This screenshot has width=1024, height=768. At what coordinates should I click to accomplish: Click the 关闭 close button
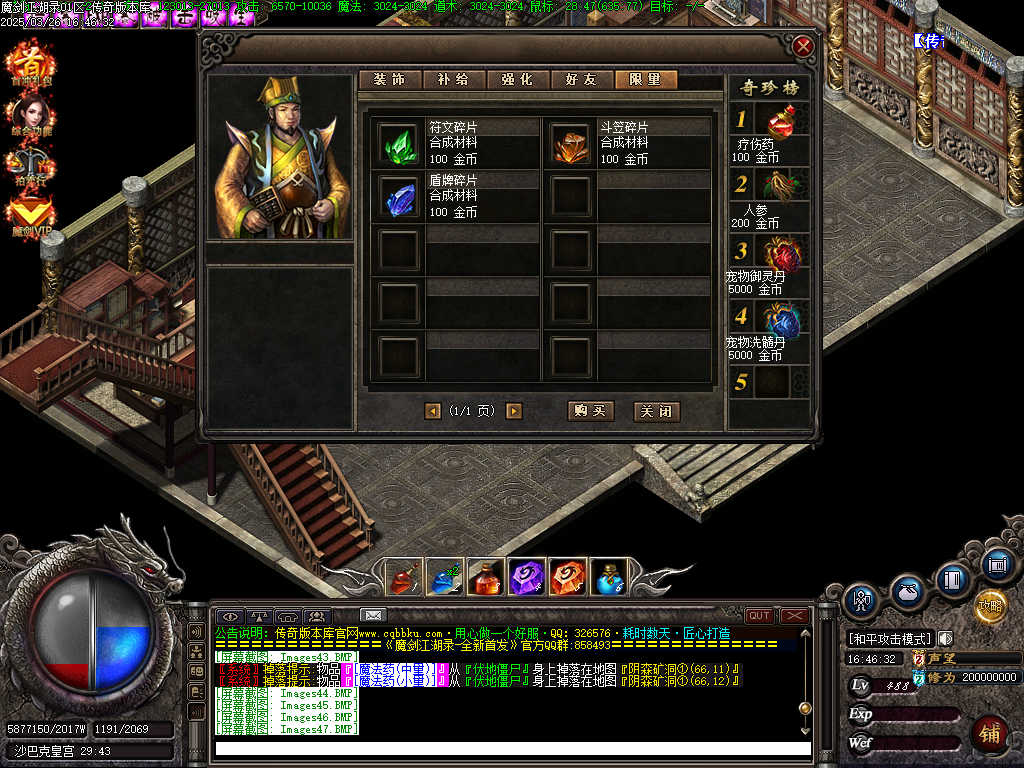click(656, 411)
